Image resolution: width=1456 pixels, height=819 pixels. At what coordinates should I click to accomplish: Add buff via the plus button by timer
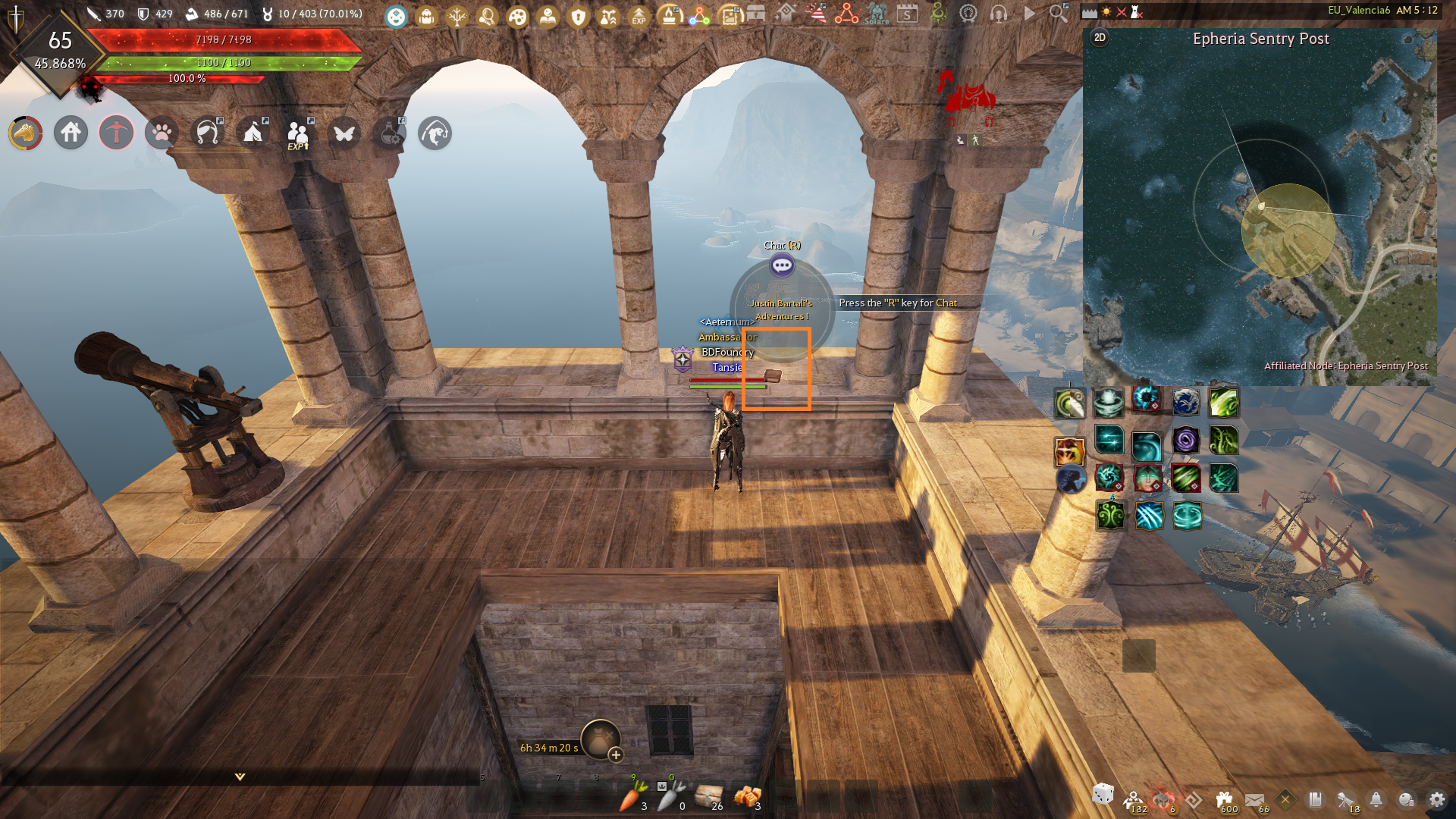tap(616, 755)
